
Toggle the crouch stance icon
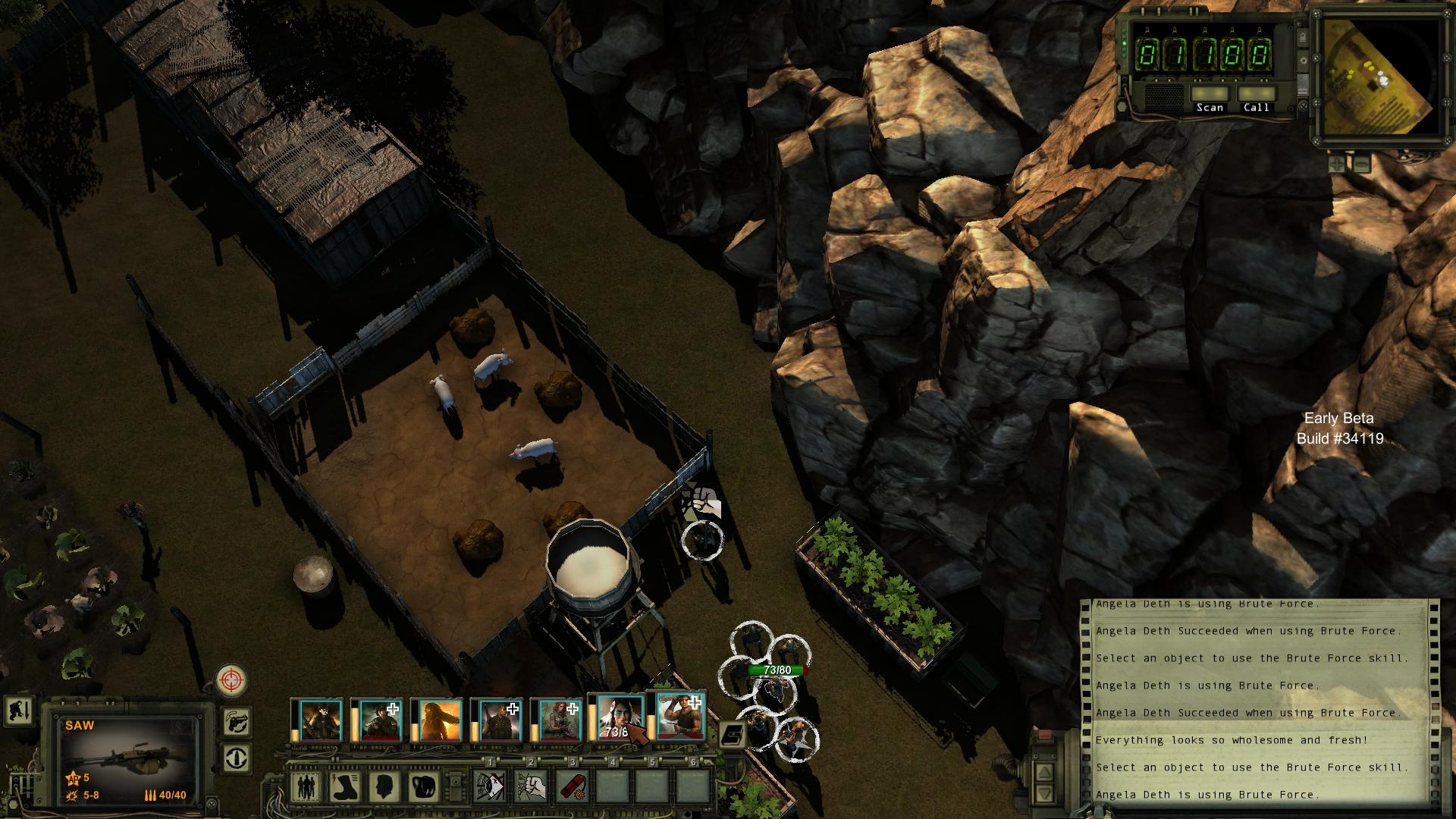coord(18,711)
